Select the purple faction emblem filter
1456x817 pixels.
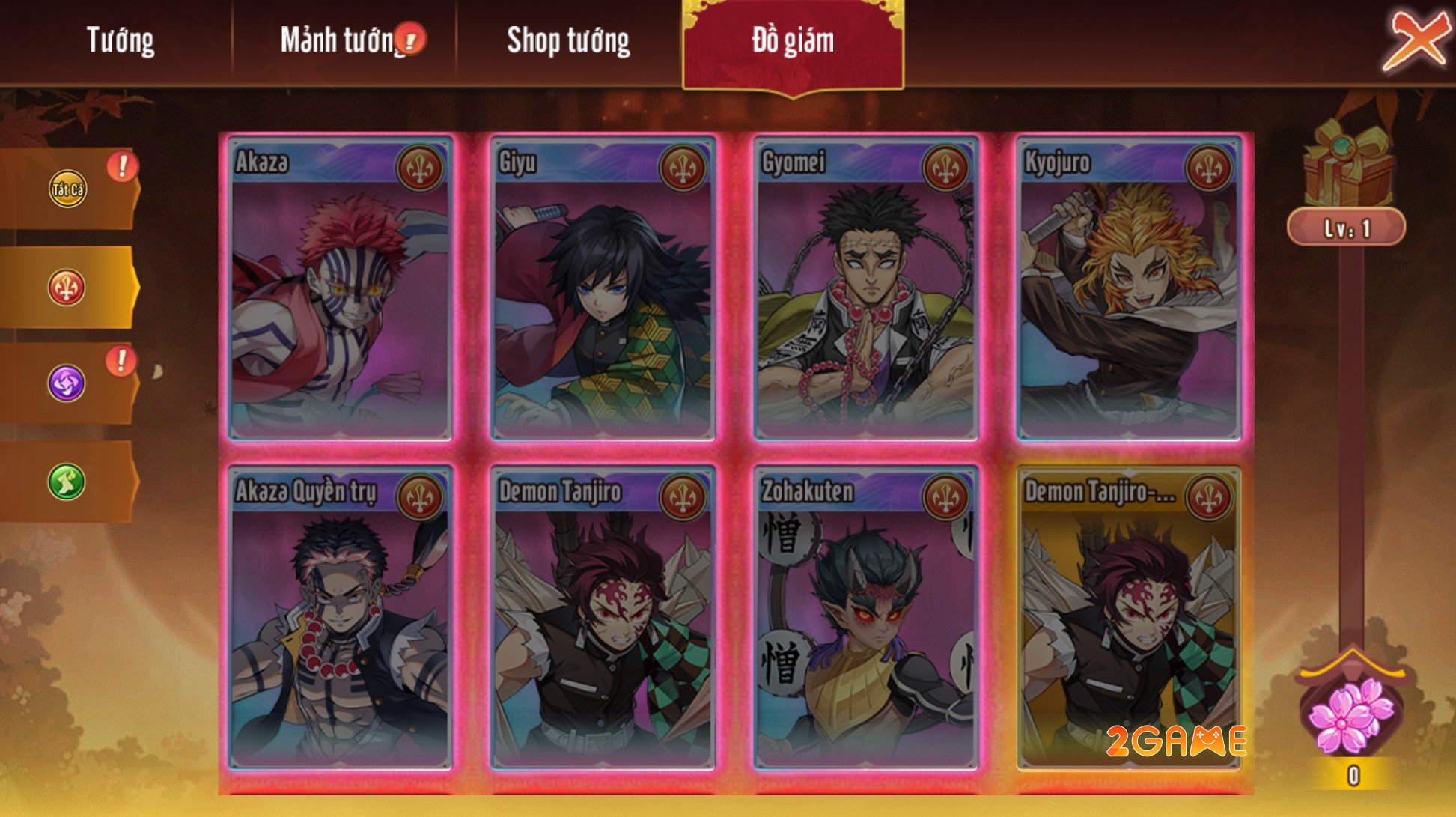click(x=67, y=383)
